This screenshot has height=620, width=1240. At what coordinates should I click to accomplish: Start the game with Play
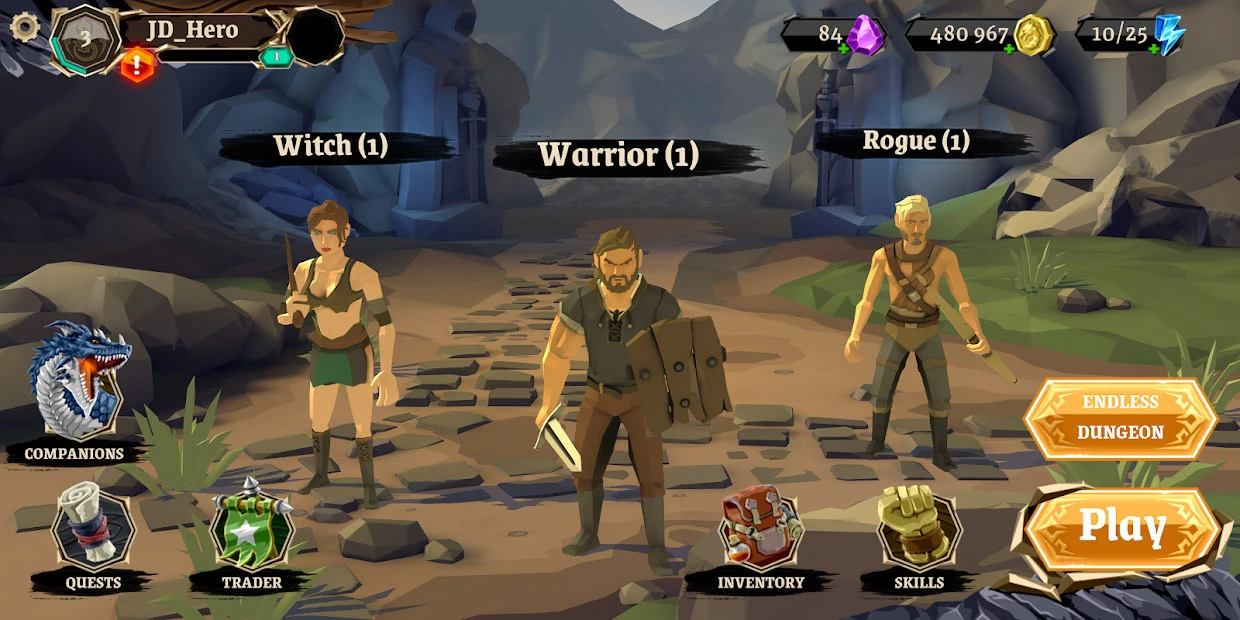tap(1122, 528)
